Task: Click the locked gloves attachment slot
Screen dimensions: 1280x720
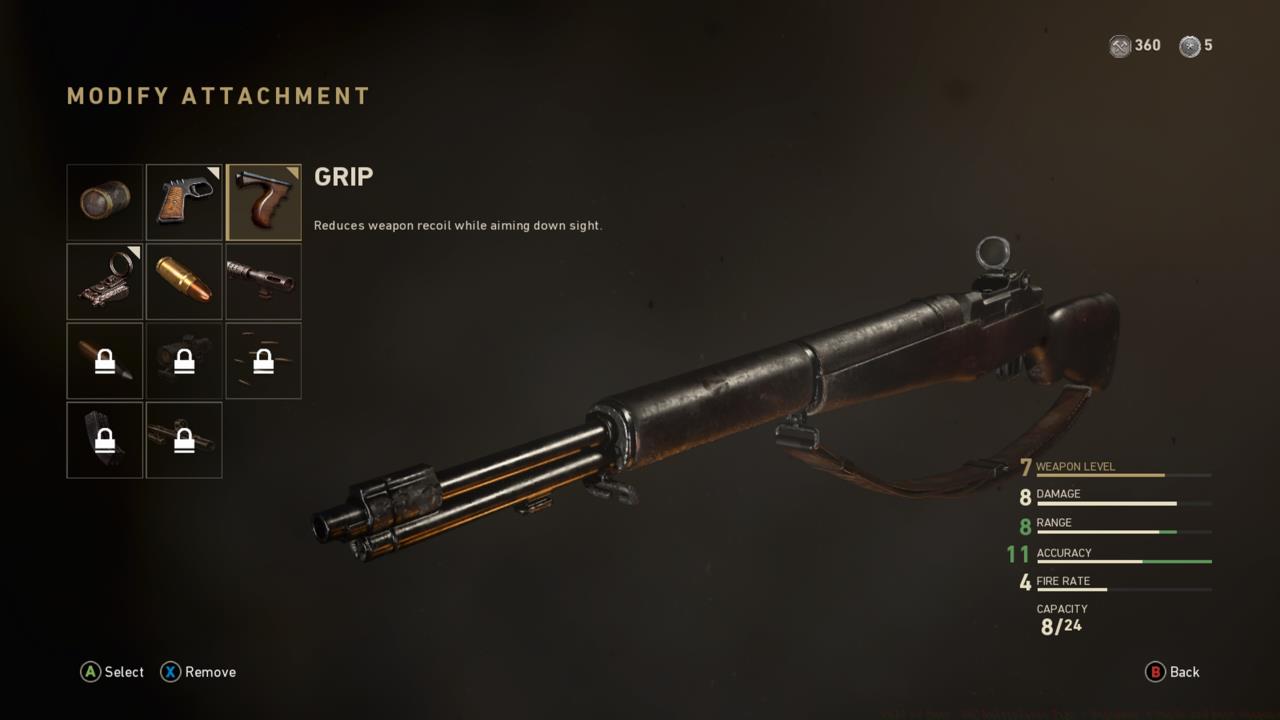Action: [105, 440]
